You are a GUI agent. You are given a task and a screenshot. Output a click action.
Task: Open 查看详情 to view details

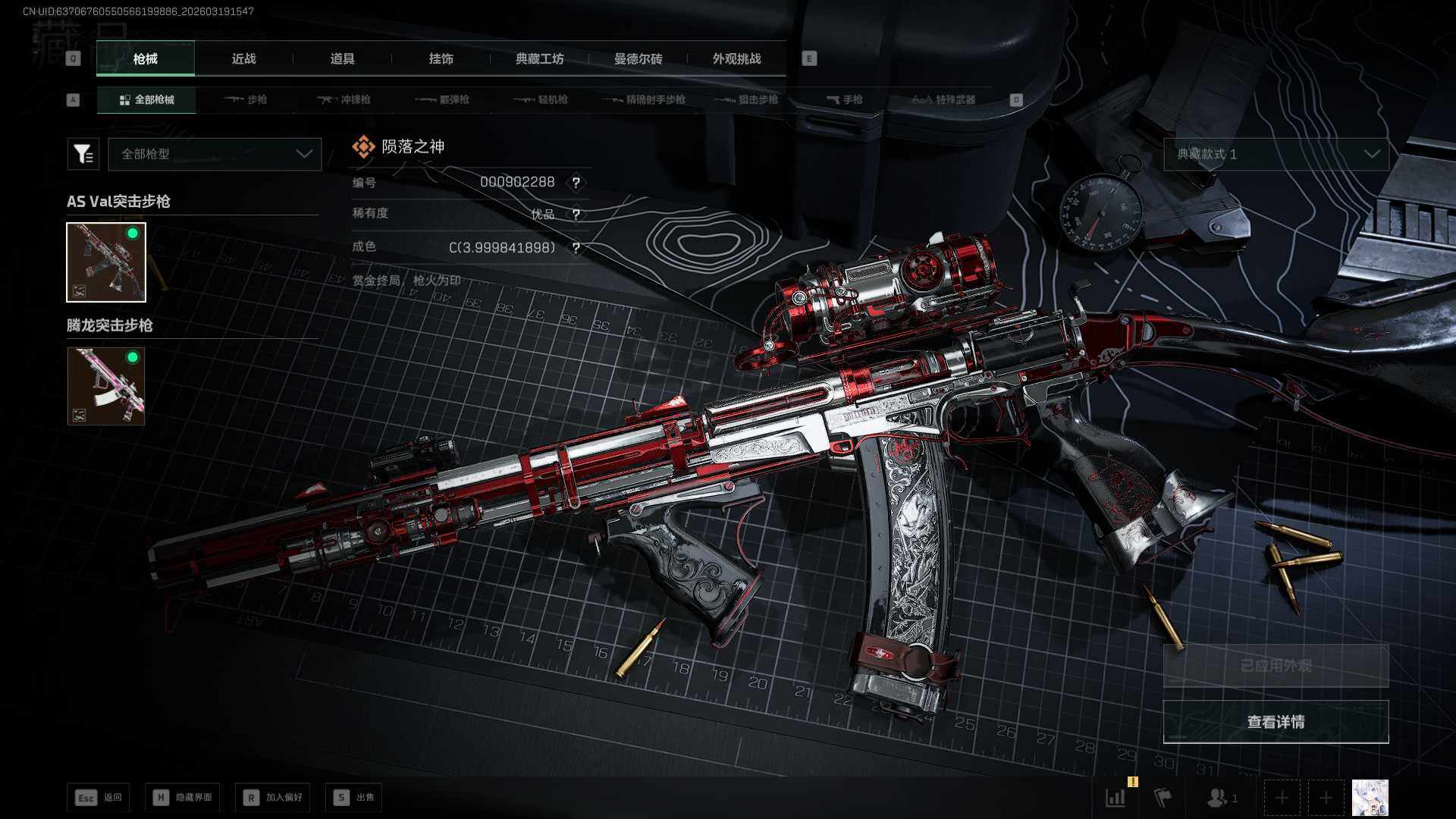point(1276,722)
